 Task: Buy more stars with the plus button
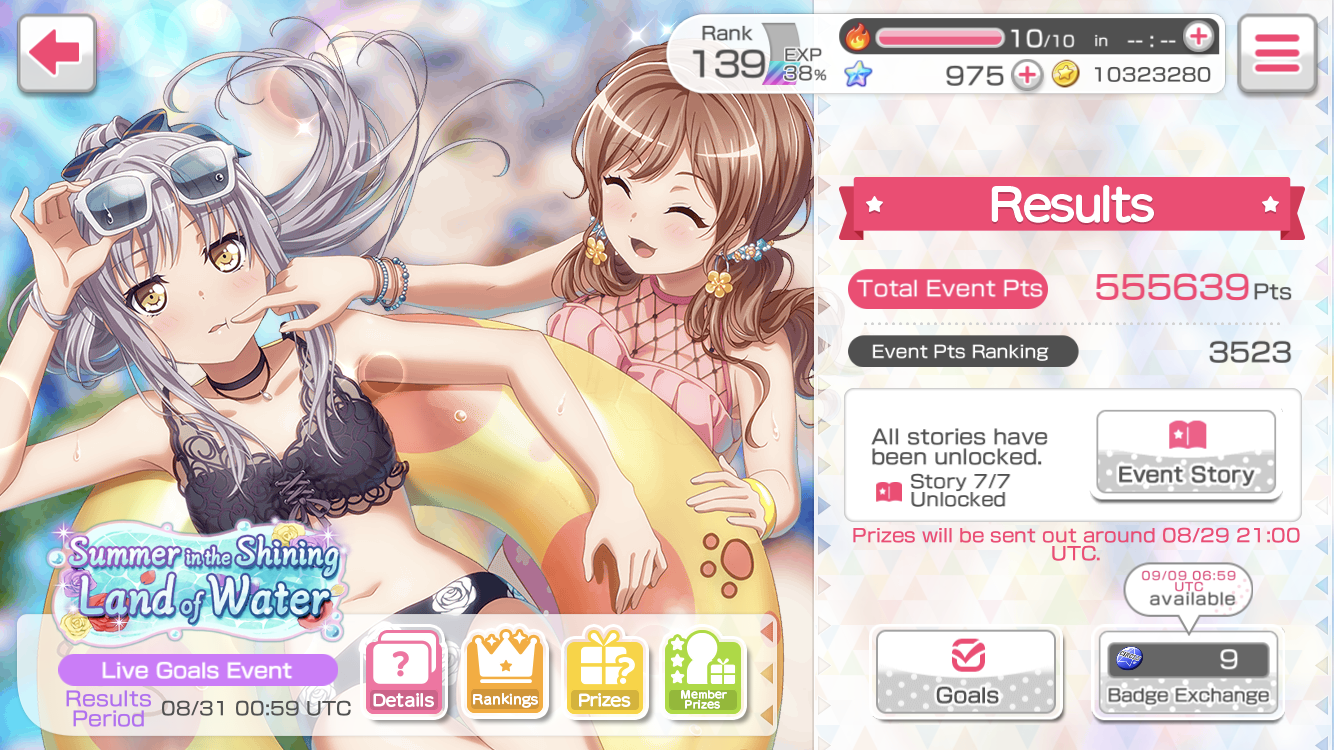tap(1027, 75)
